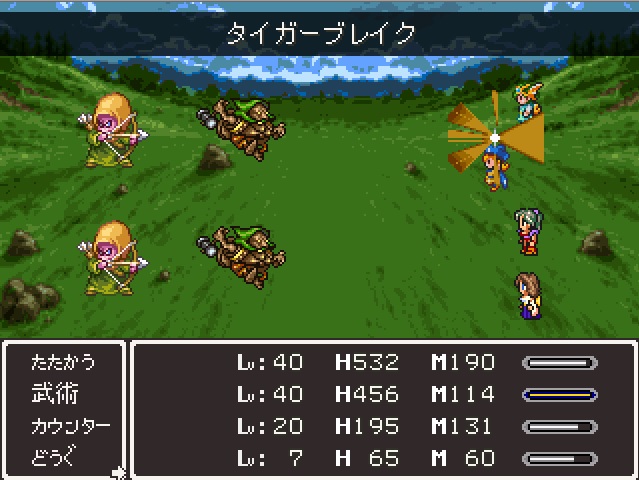The image size is (639, 480).
Task: Open the どうぐ (Items) command
Action: click(55, 459)
